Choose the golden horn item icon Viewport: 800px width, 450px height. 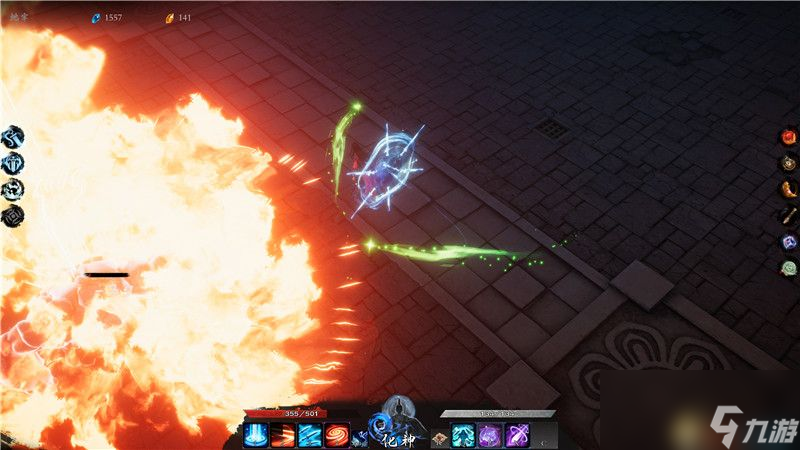click(x=788, y=189)
